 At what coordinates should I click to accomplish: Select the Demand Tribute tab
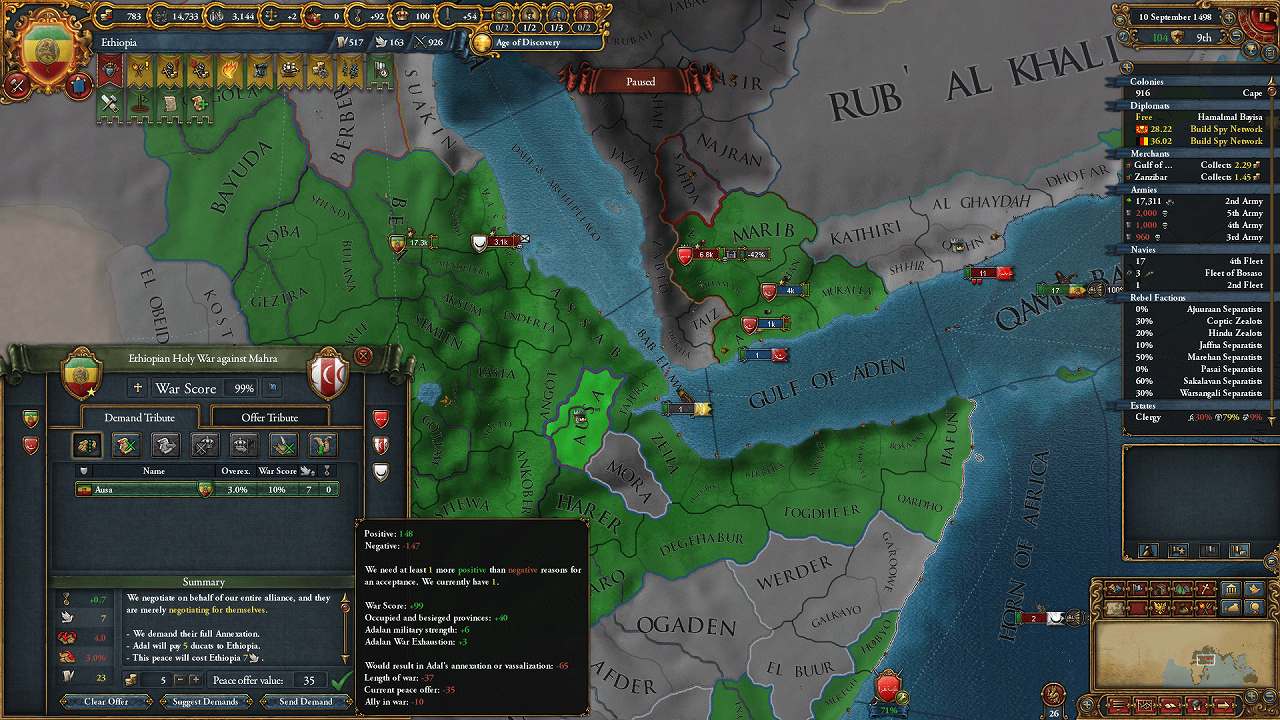point(139,417)
